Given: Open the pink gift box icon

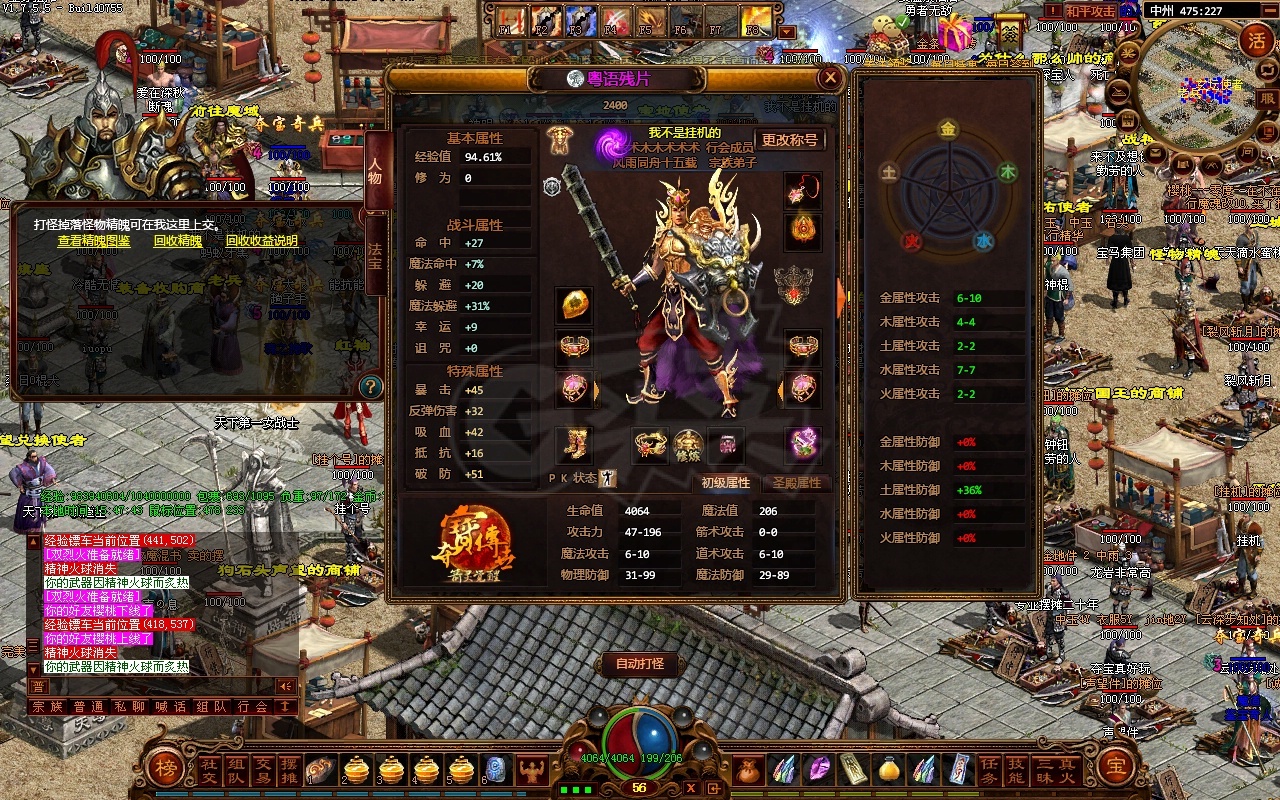Looking at the screenshot, I should pyautogui.click(x=955, y=35).
